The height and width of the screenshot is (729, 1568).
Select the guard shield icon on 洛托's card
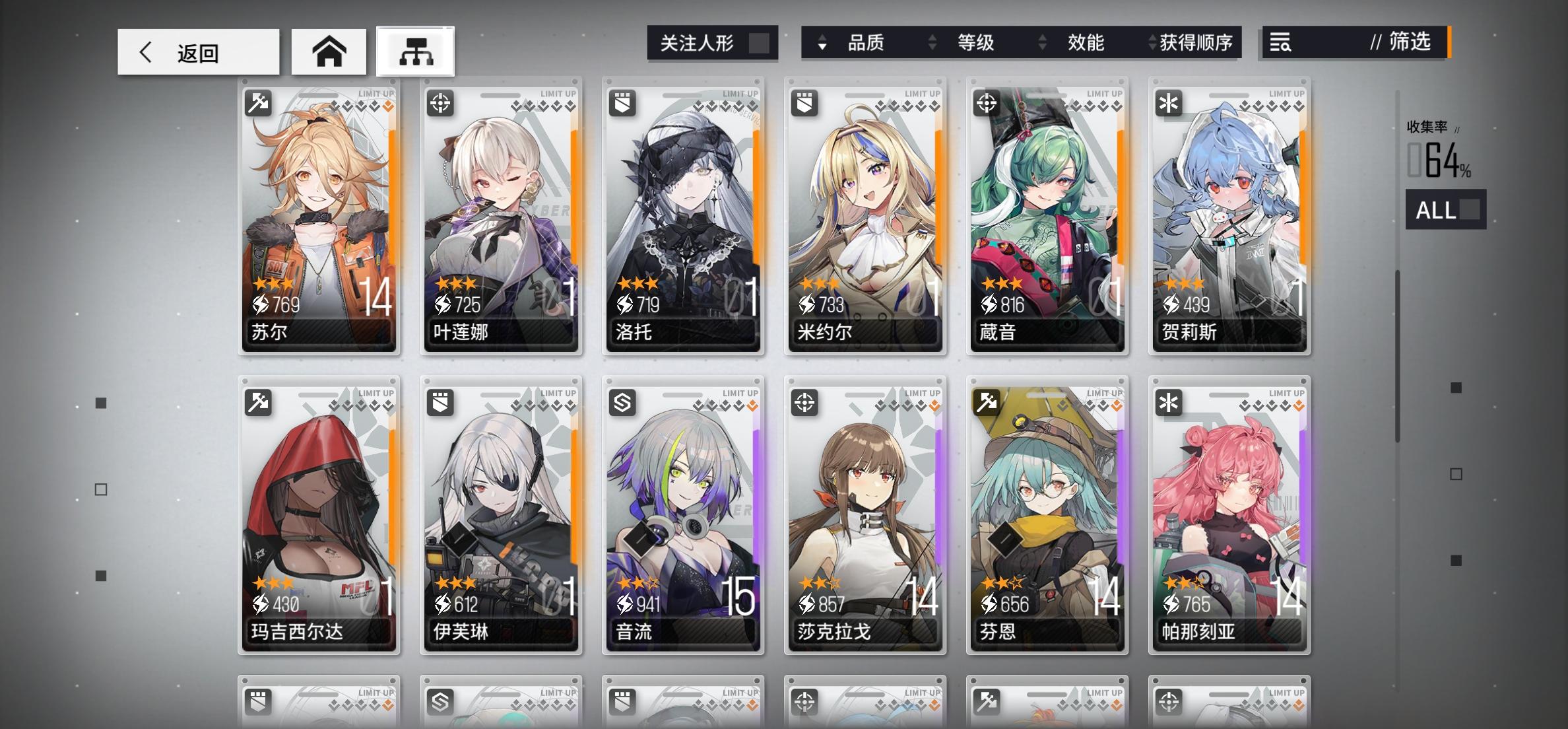(622, 102)
